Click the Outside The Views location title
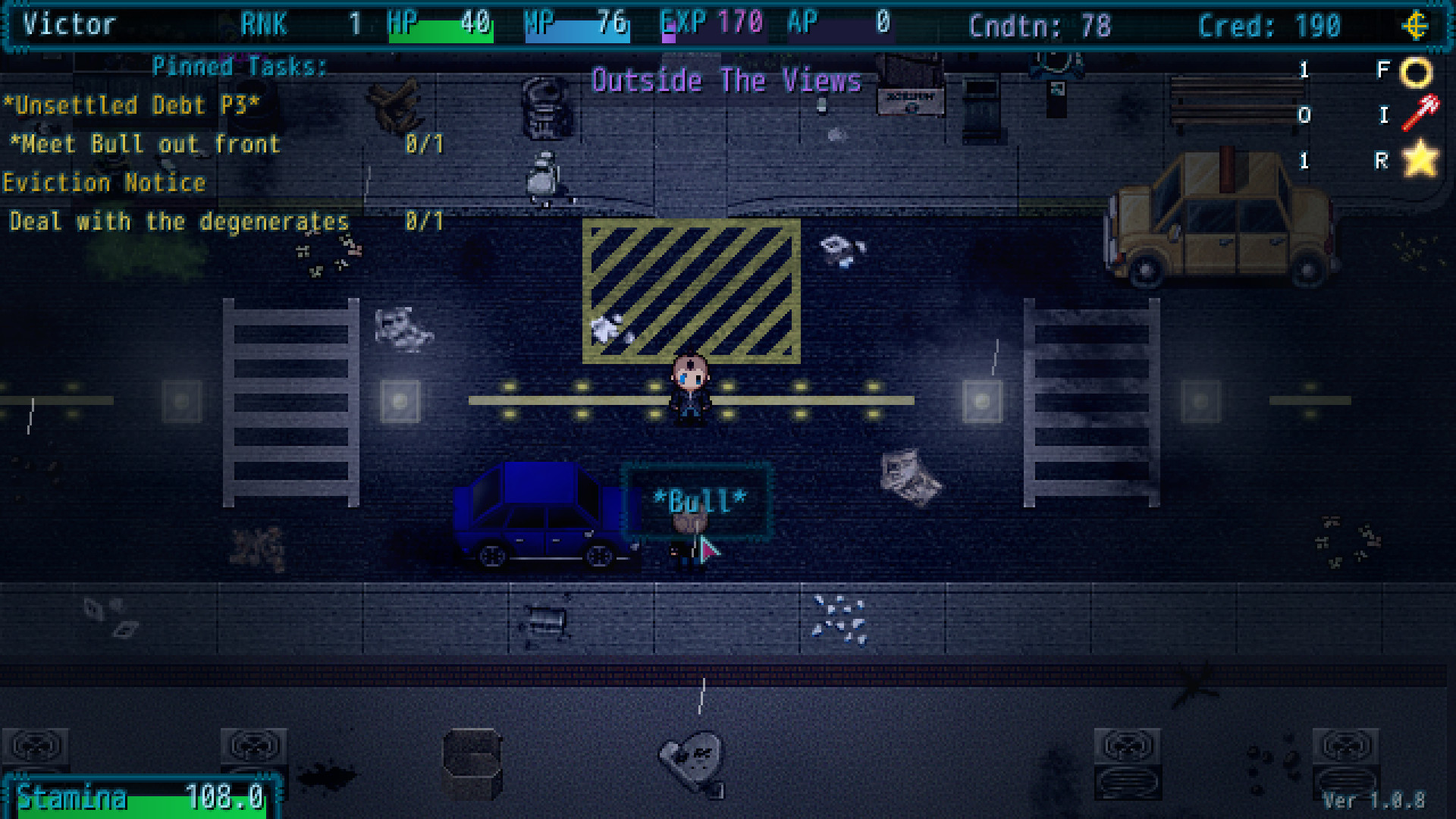The image size is (1456, 819). [x=727, y=80]
